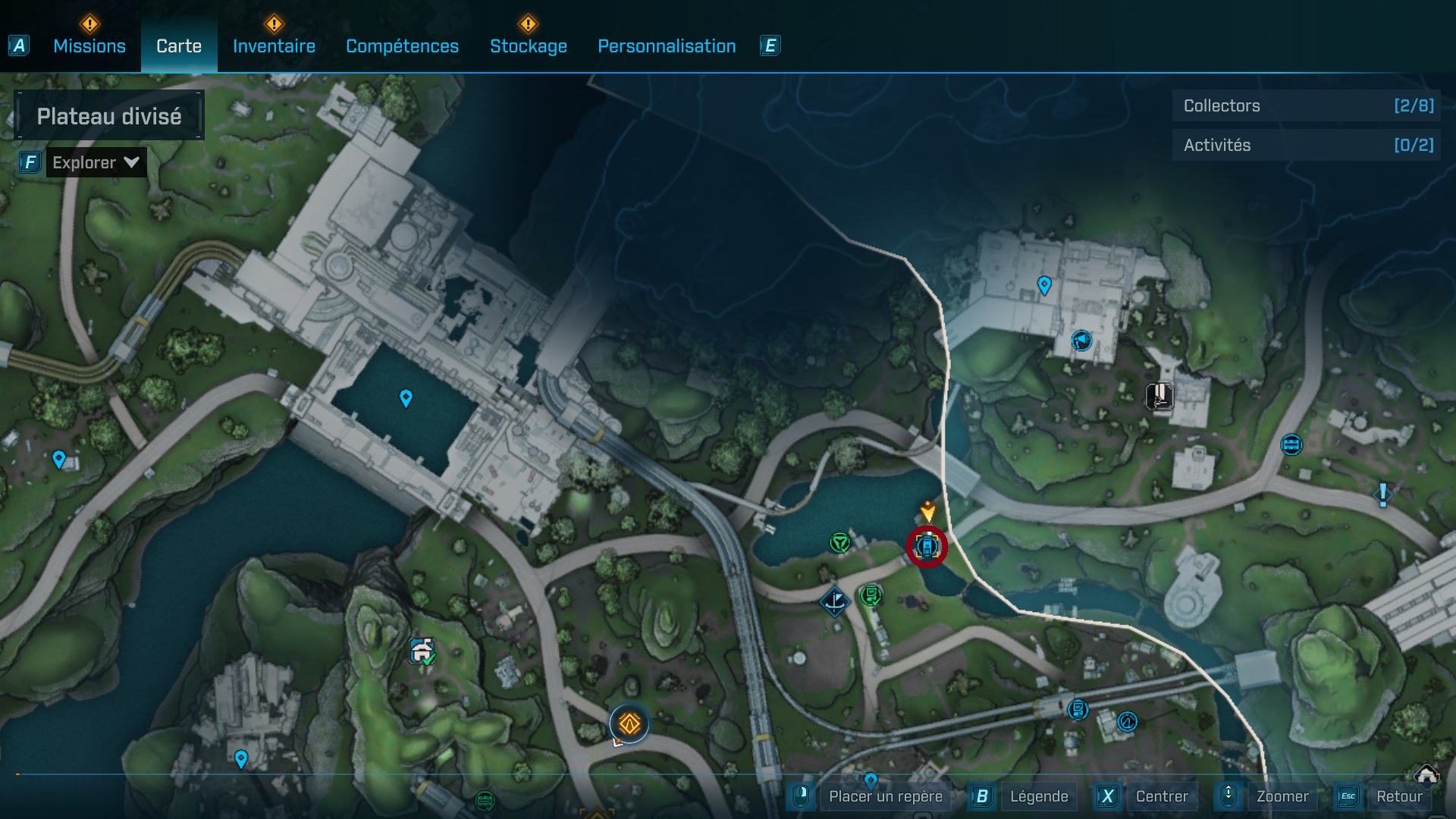Switch to the Personnalisation tab
1456x819 pixels.
tap(667, 46)
